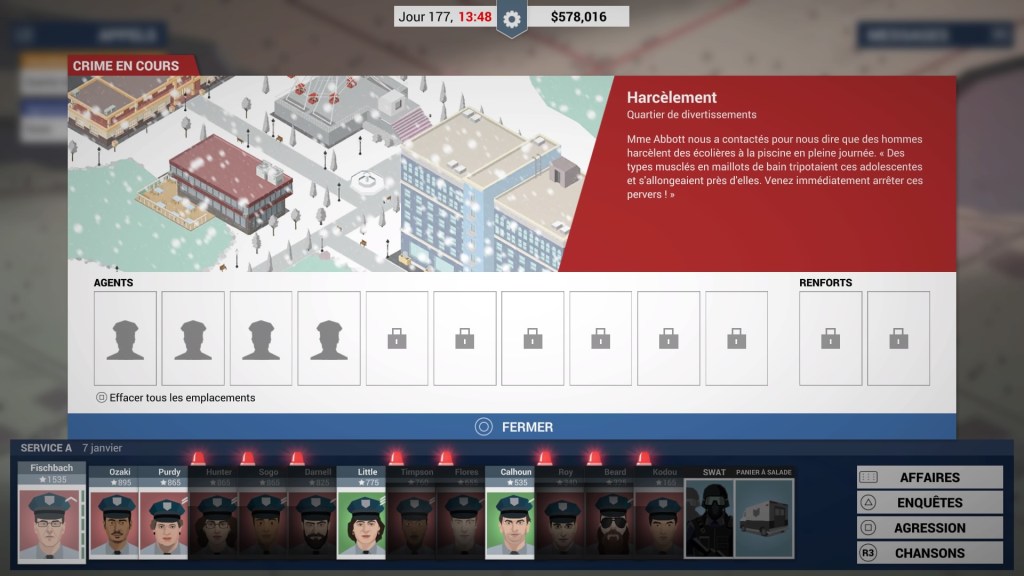This screenshot has height=576, width=1024.
Task: Open the Enquêtes menu
Action: 930,503
